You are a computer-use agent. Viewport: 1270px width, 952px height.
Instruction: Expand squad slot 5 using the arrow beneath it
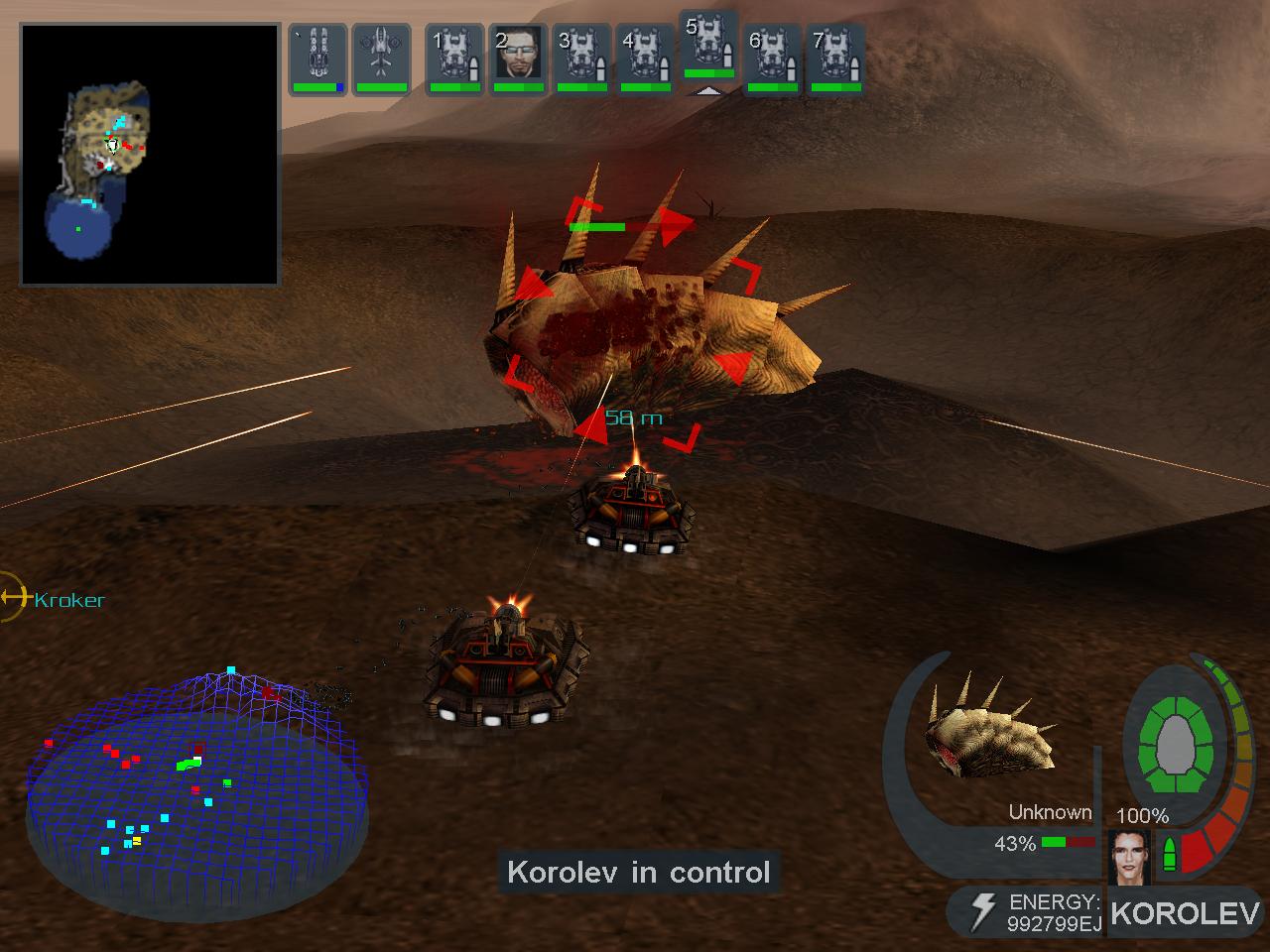707,91
